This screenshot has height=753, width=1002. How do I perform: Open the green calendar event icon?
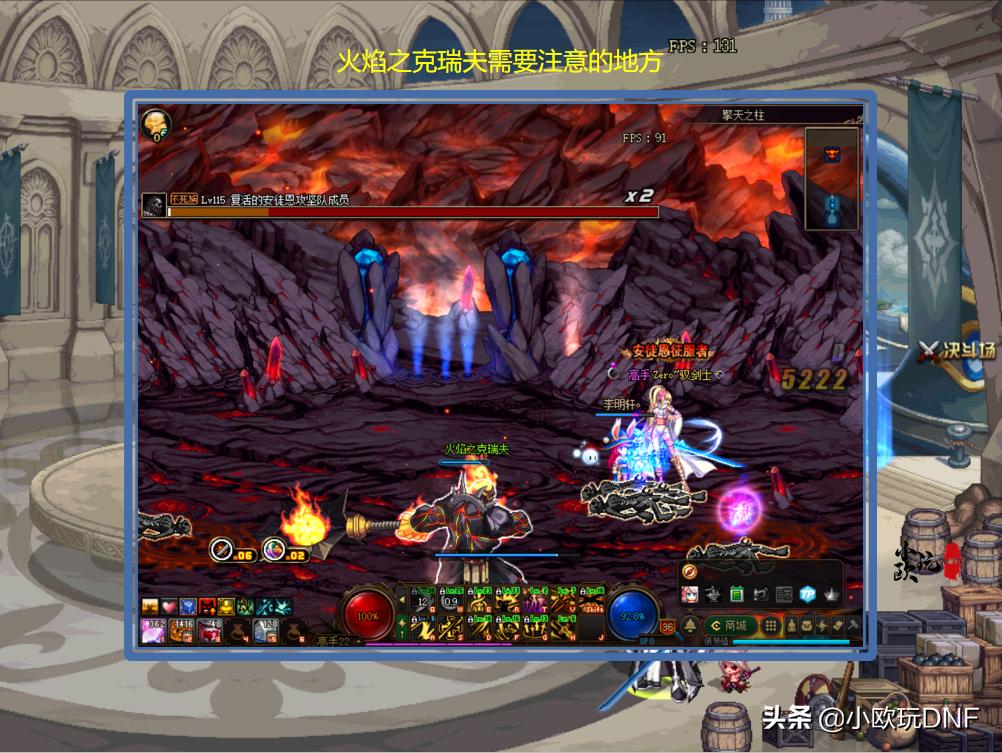coord(737,593)
